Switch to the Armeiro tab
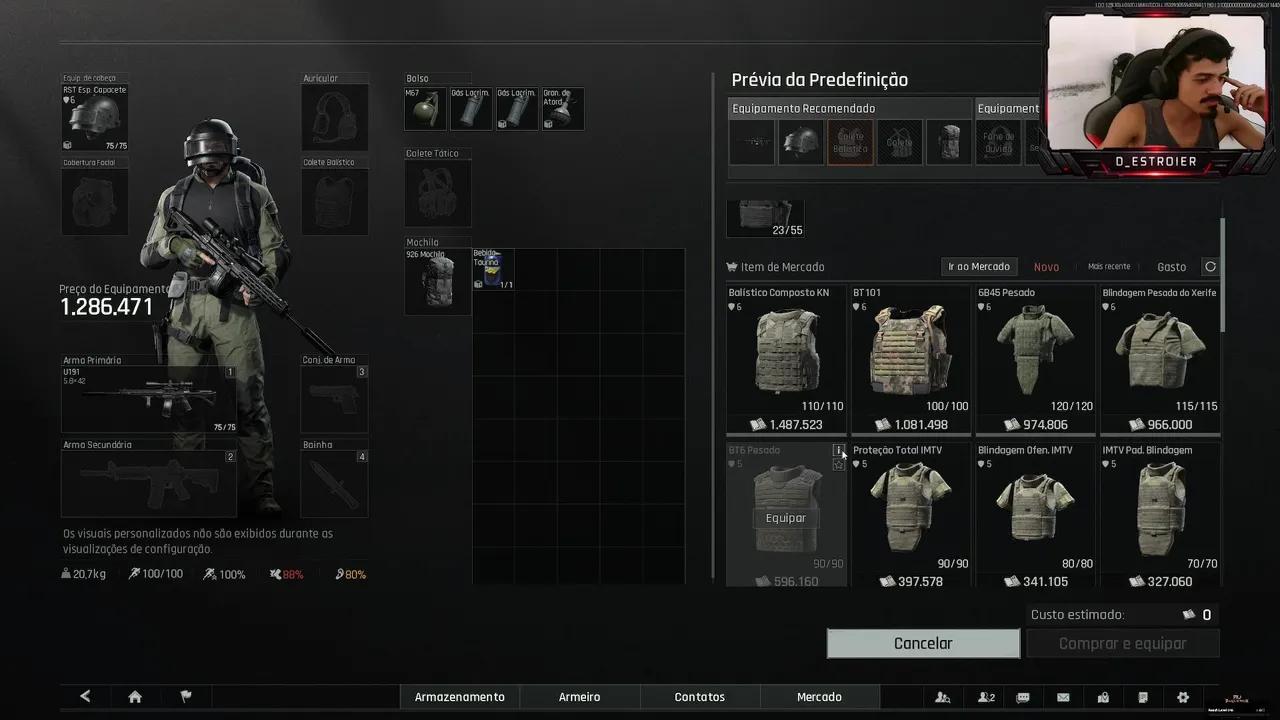Viewport: 1280px width, 720px height. coord(580,697)
